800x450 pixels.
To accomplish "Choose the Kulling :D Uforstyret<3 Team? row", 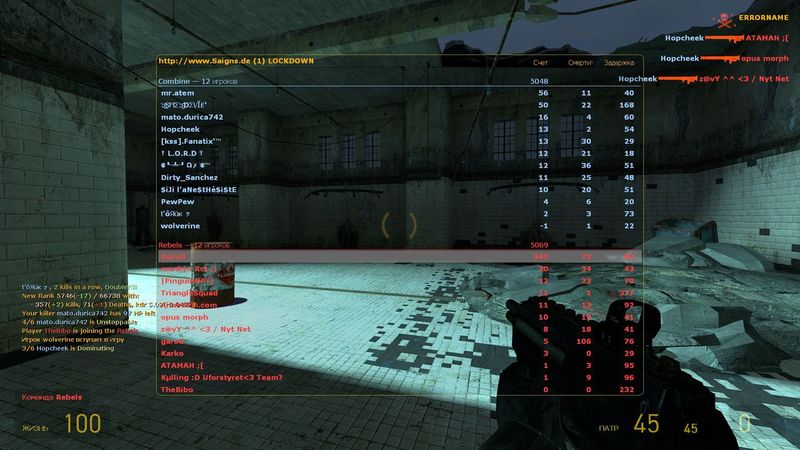I will (221, 377).
